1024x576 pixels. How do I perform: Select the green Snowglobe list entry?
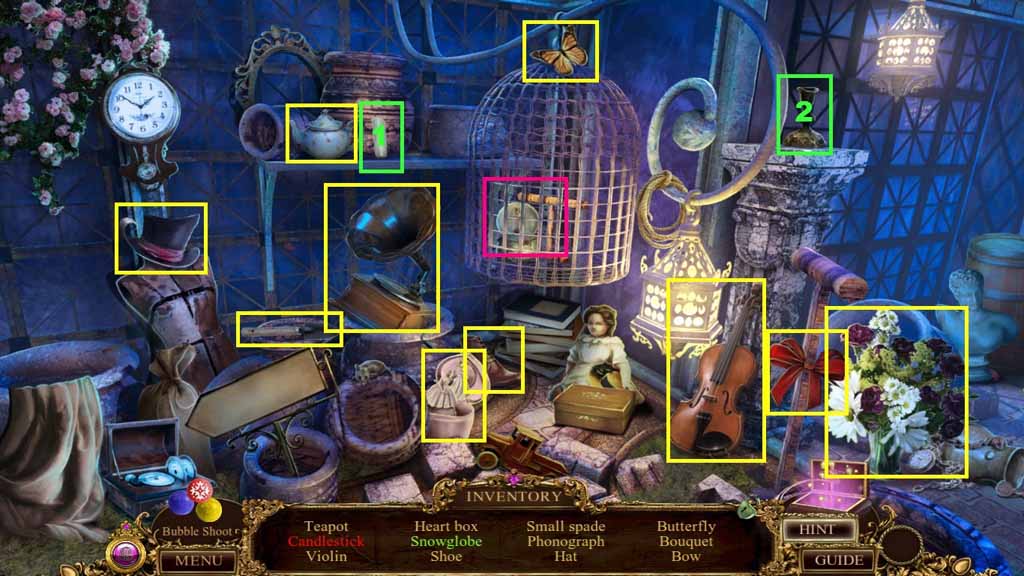[x=446, y=542]
